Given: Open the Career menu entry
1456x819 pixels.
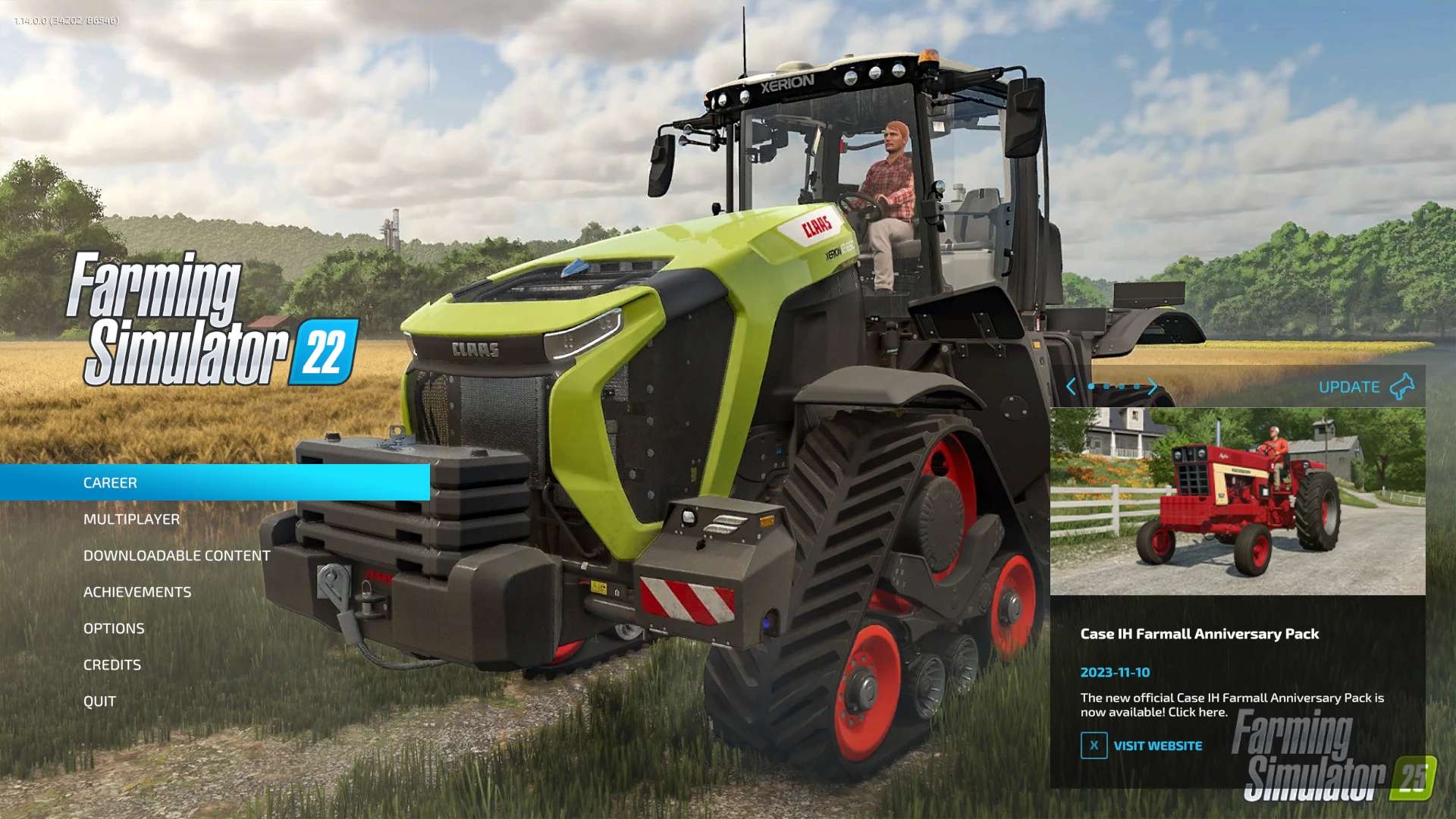Looking at the screenshot, I should click(111, 483).
